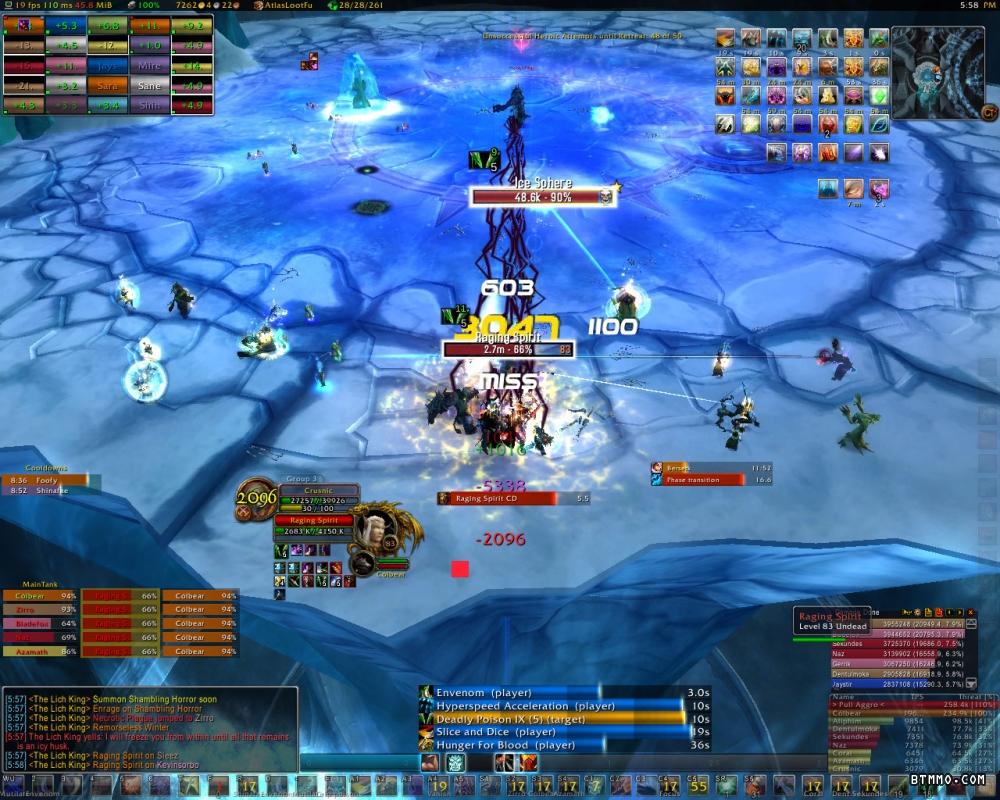
Task: Target Azamath in the MainTank list
Action: [x=40, y=651]
